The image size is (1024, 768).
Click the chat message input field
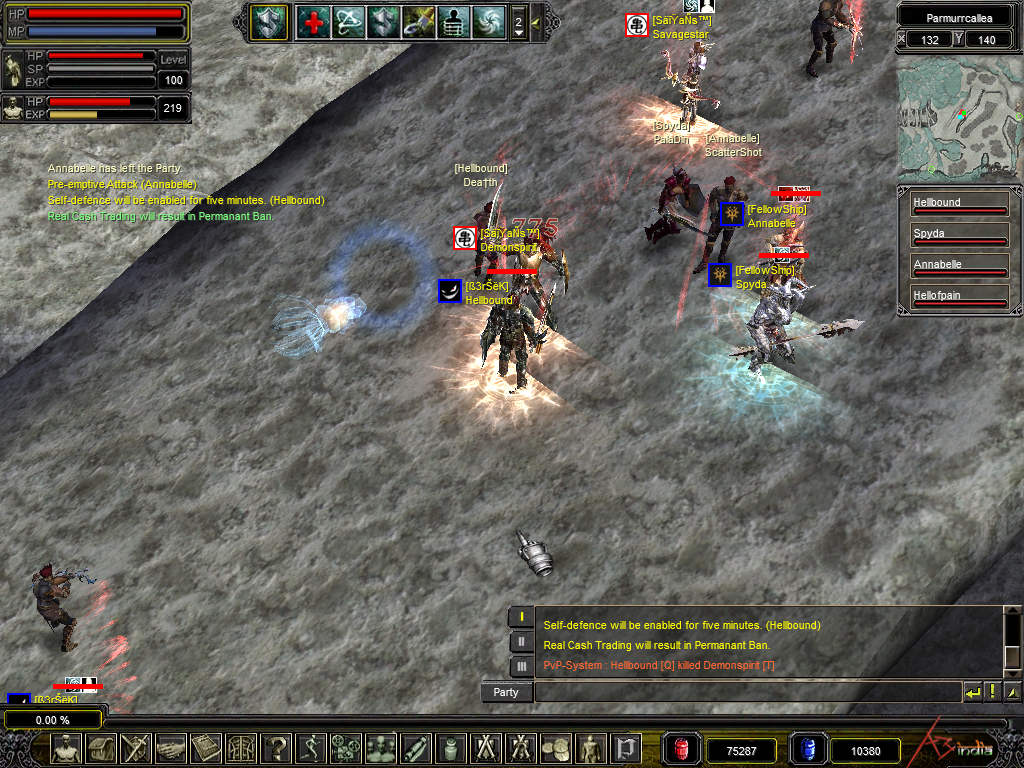[x=748, y=692]
